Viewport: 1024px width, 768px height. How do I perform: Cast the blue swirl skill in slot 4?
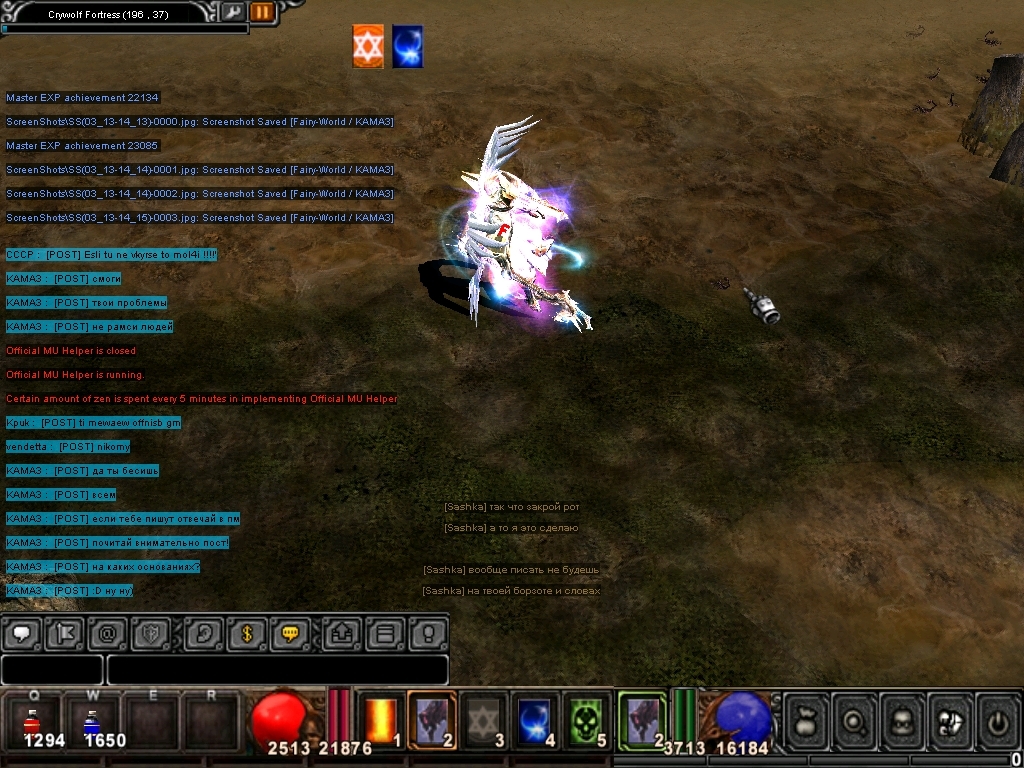pos(535,720)
